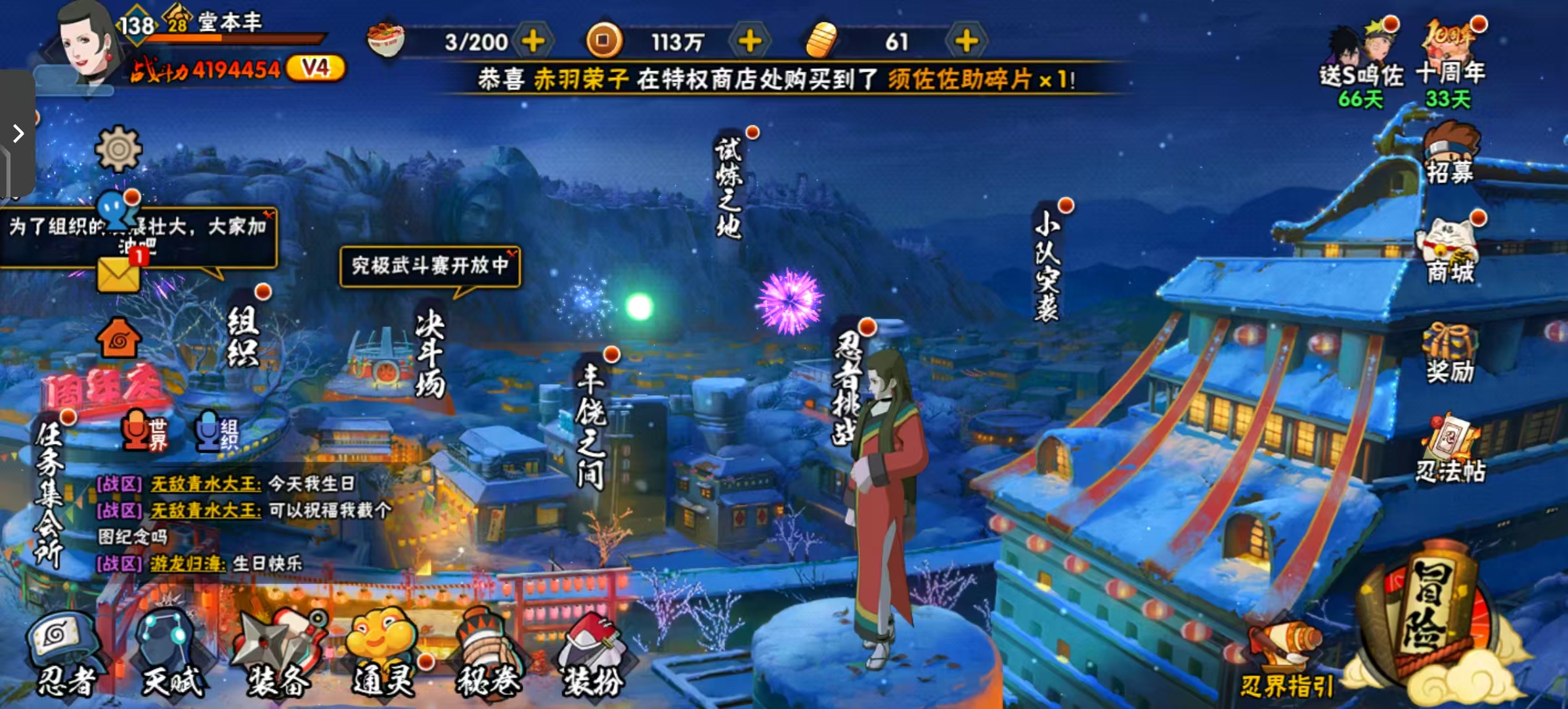
Task: Open the 装扮 costume menu
Action: [592, 653]
